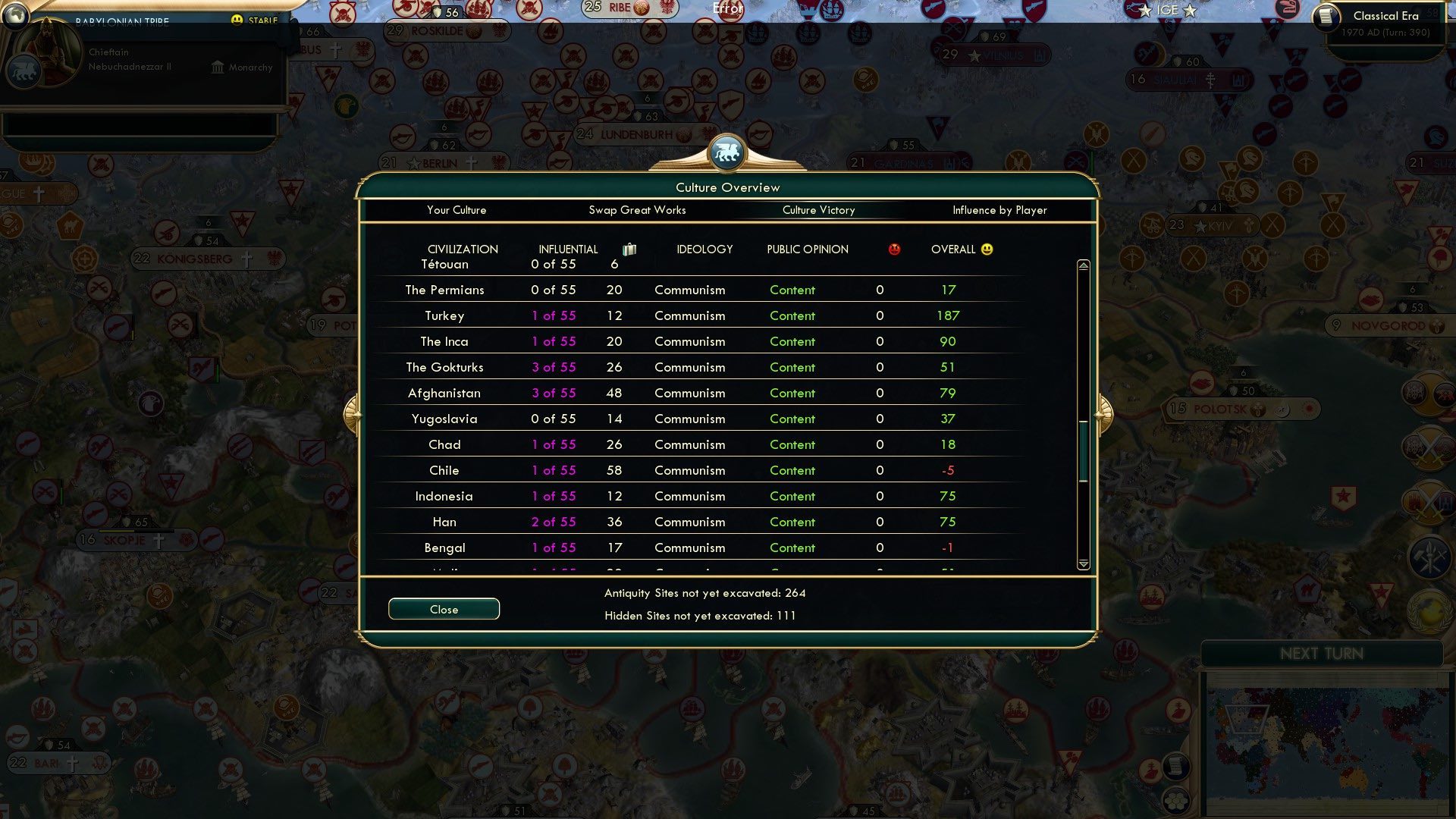Switch to the Your Culture tab

pos(457,210)
